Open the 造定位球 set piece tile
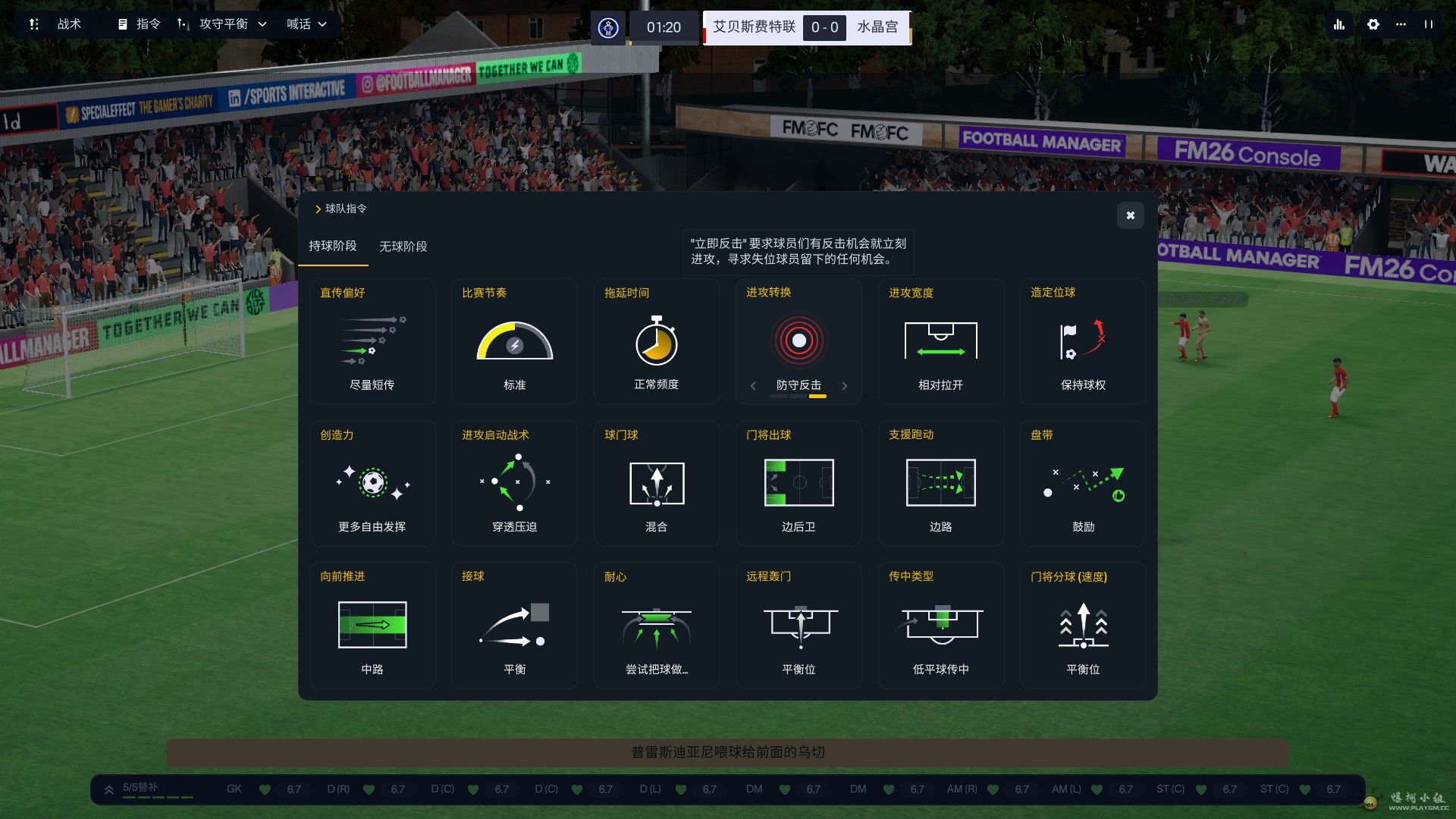 click(x=1083, y=341)
